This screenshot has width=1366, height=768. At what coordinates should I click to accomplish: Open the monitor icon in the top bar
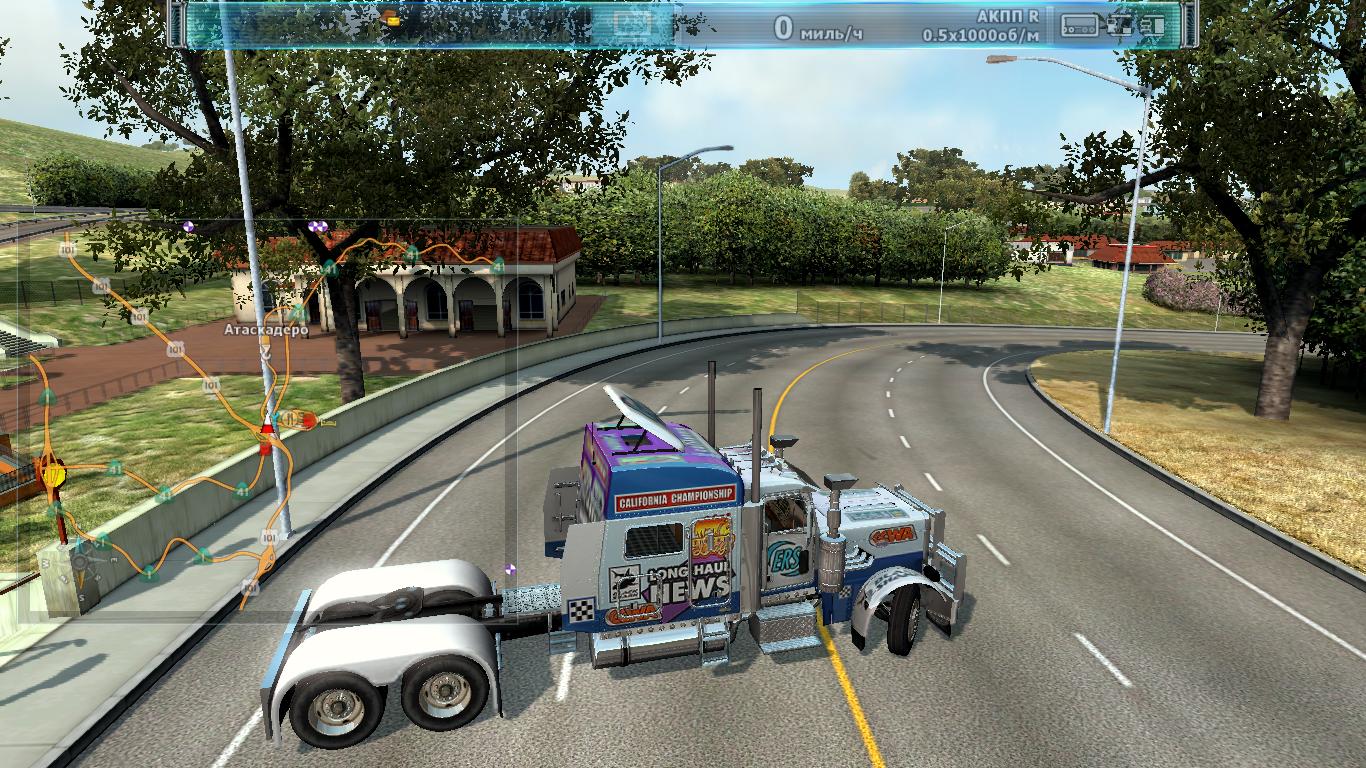[632, 22]
